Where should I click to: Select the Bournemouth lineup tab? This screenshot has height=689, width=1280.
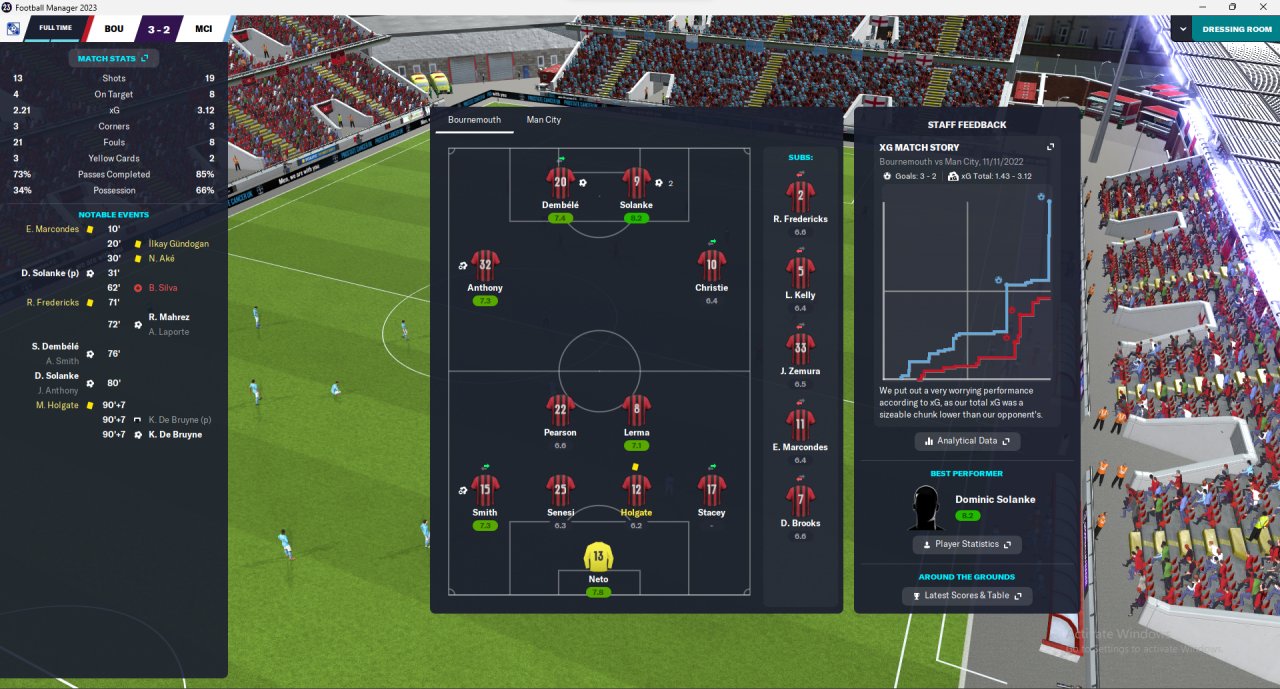click(474, 120)
